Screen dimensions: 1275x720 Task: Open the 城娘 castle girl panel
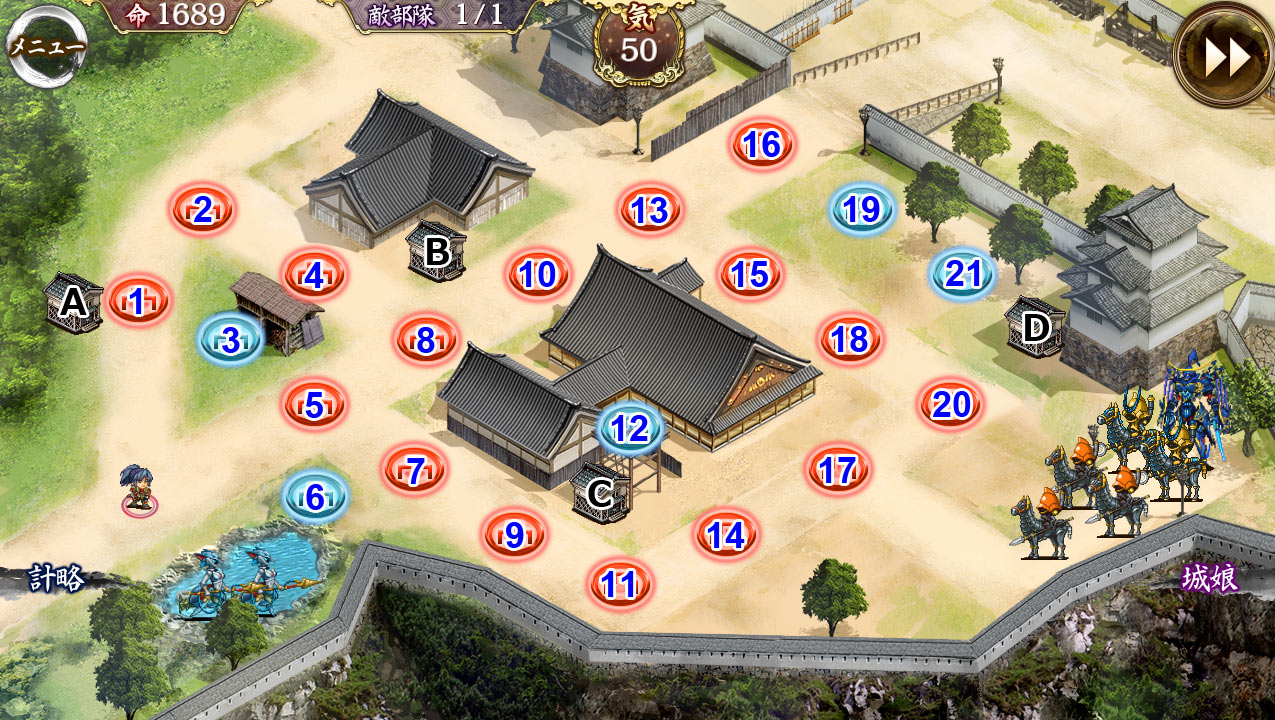[1209, 578]
